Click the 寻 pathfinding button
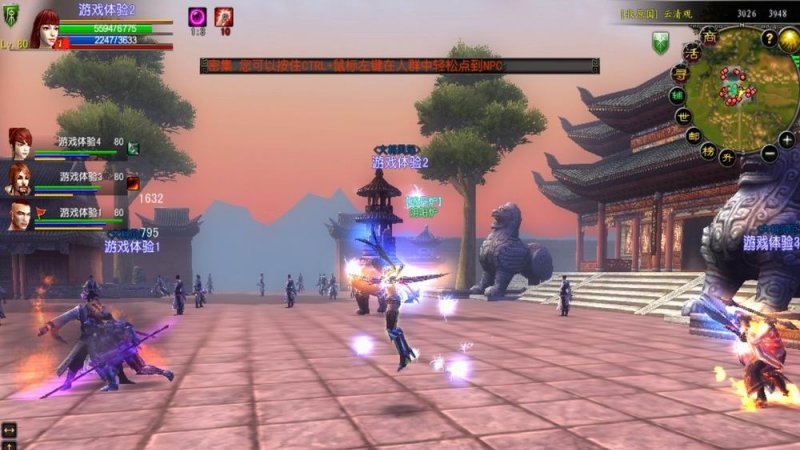800x450 pixels. 680,72
